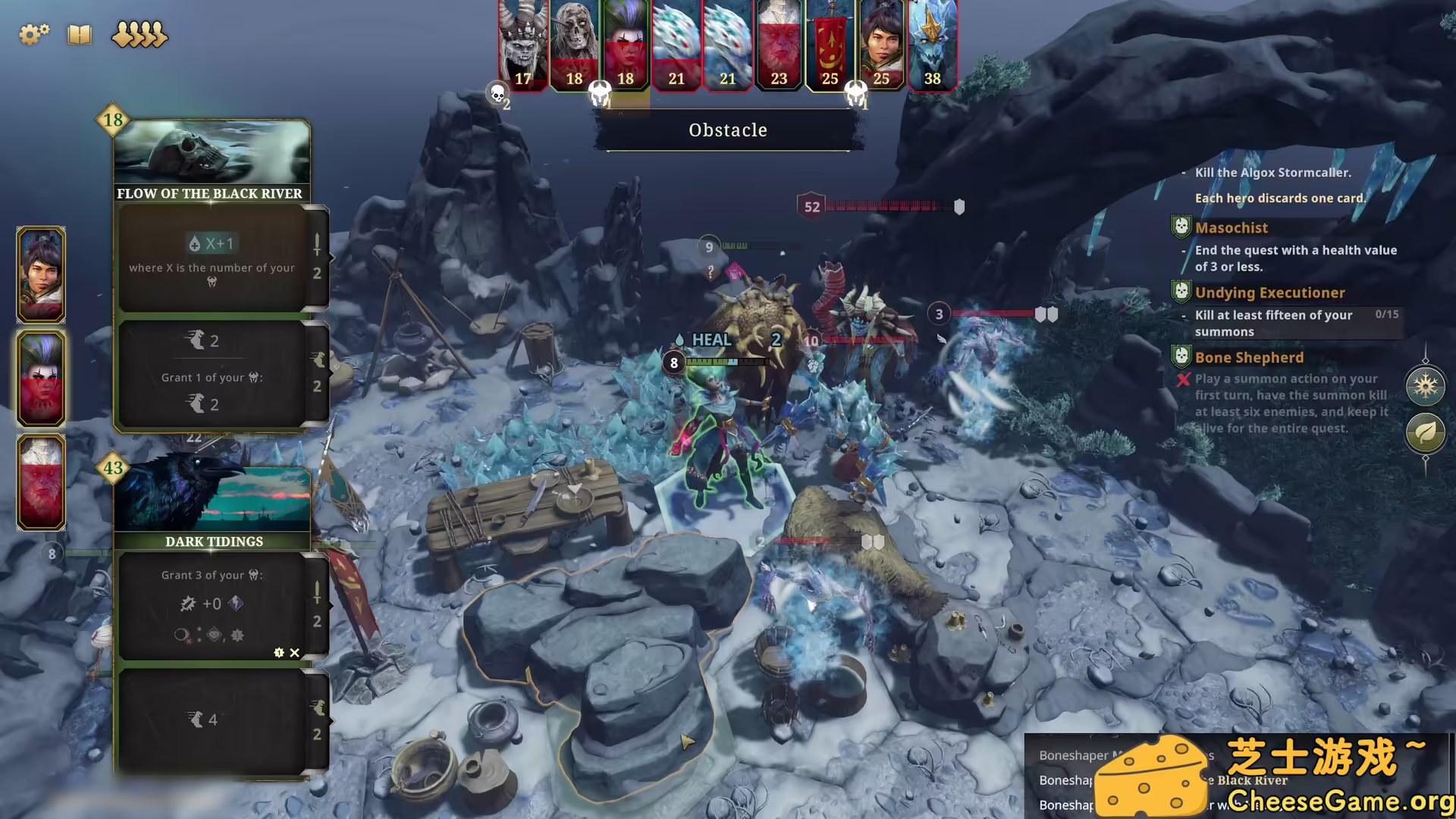Open the Masochist battle goal entry
This screenshot has width=1456, height=819.
click(1232, 227)
